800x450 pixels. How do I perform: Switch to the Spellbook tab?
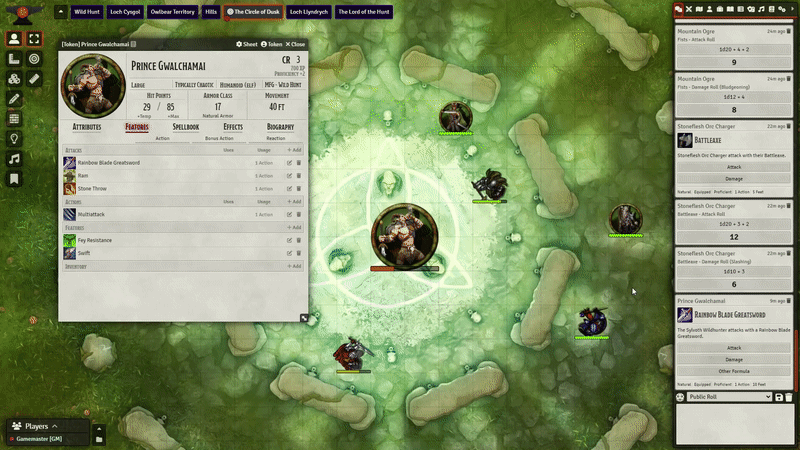(185, 127)
